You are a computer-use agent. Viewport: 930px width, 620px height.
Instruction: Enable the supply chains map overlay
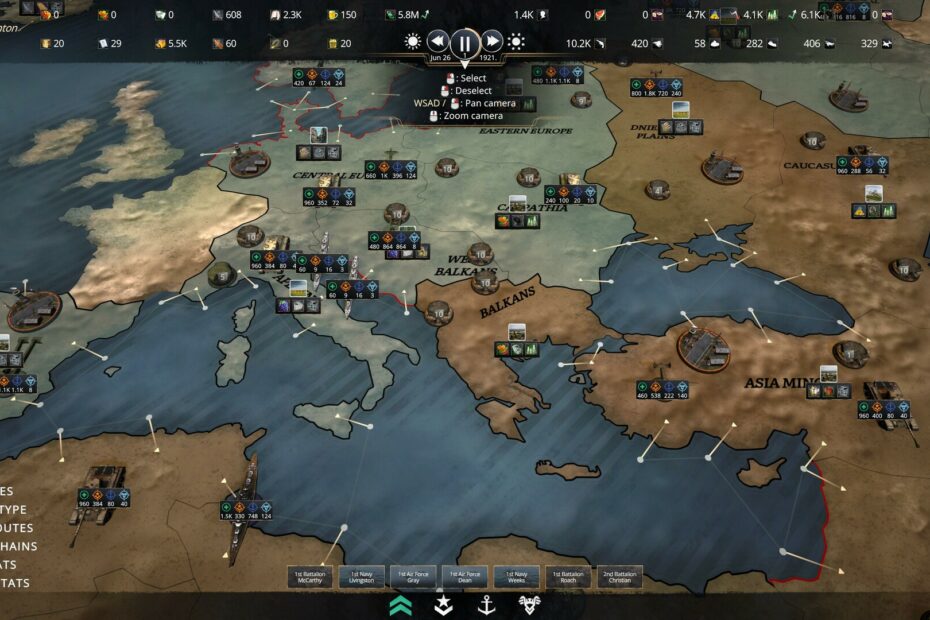[x=18, y=546]
